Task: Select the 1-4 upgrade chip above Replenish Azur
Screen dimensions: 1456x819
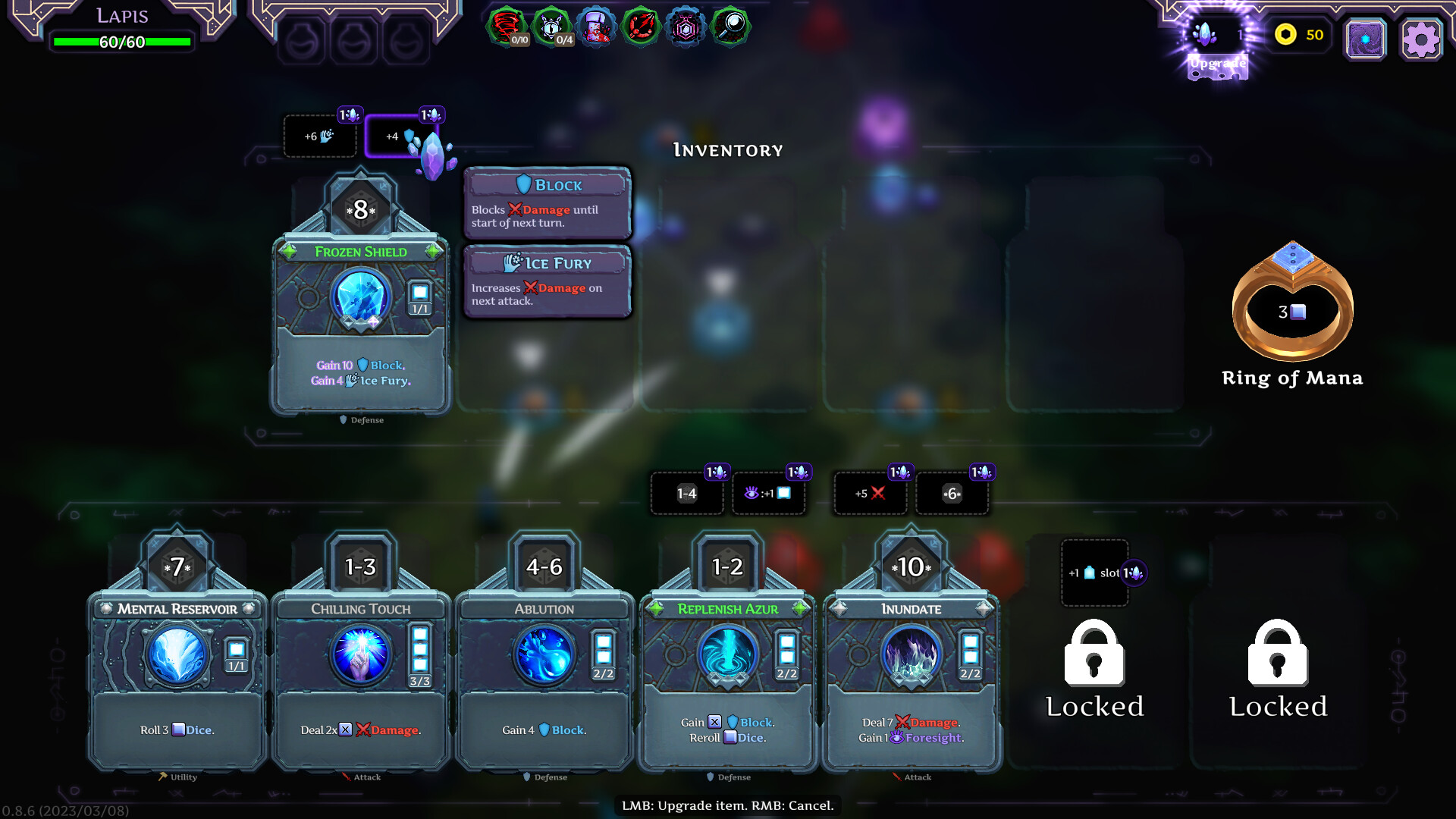Action: click(x=686, y=493)
